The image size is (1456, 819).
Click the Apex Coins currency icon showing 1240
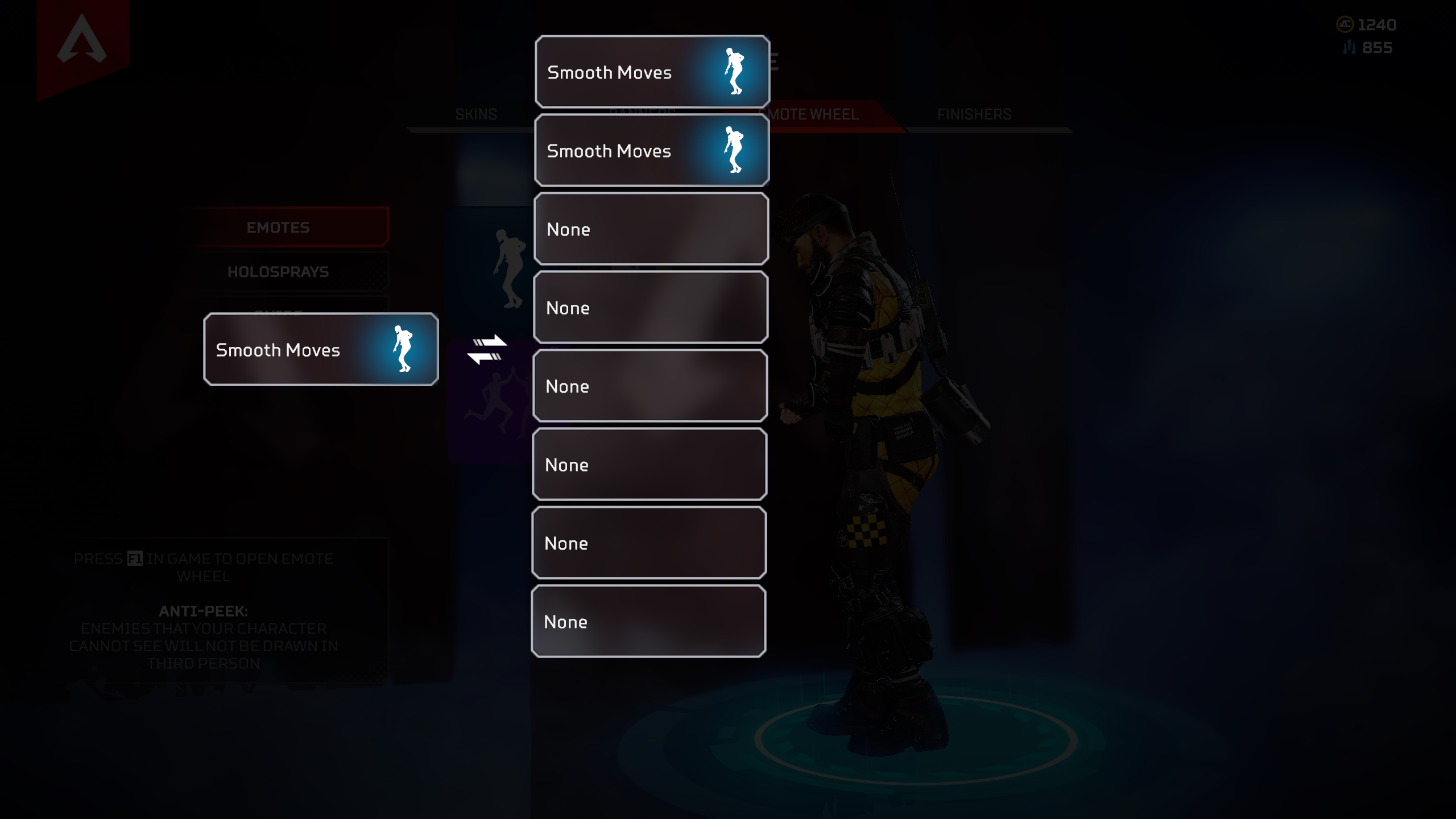click(1346, 24)
